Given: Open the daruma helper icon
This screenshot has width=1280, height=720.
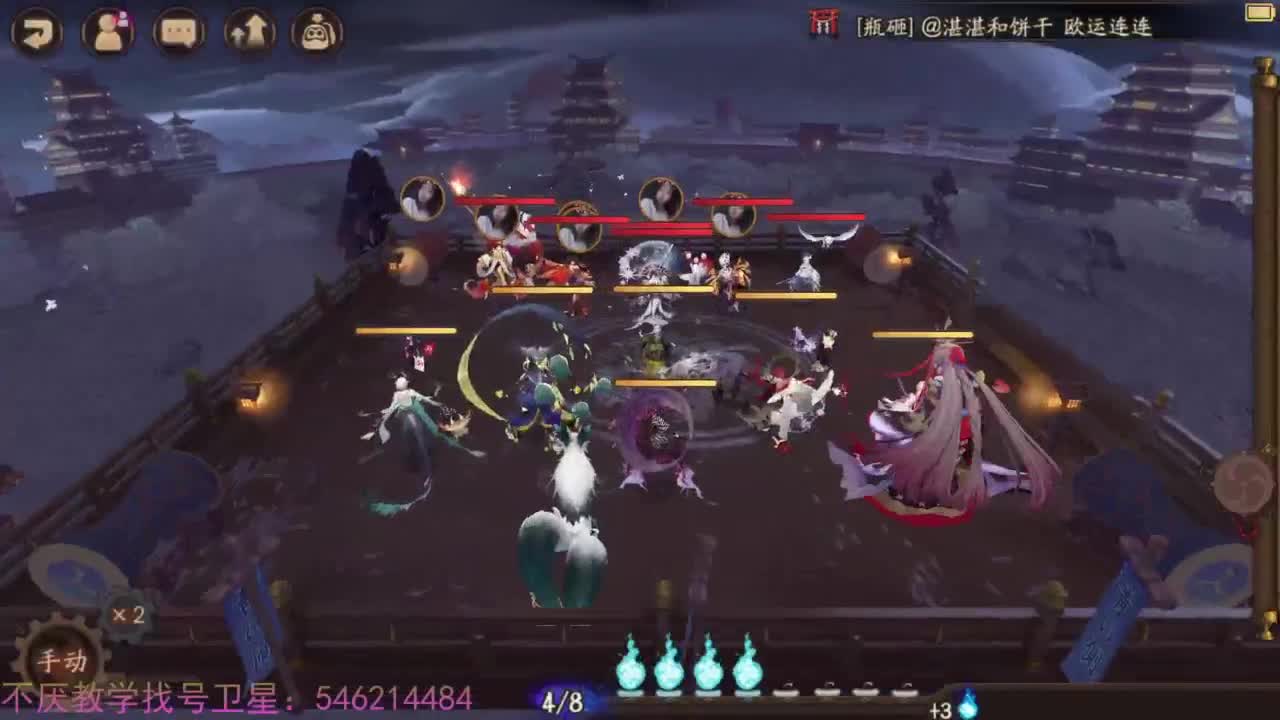Looking at the screenshot, I should [x=317, y=27].
